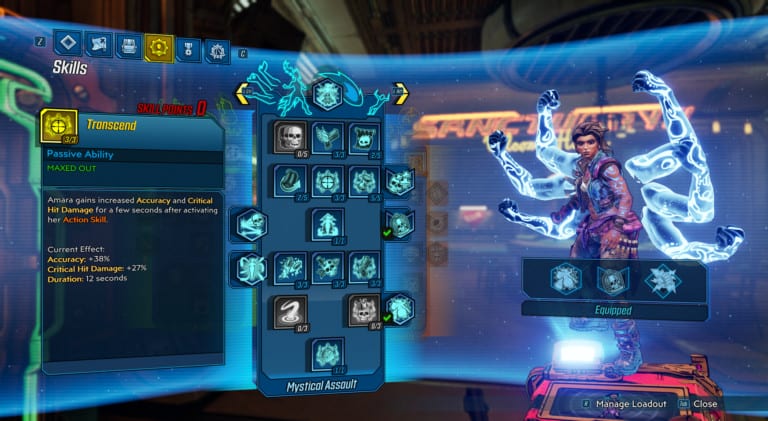Close the skills menu
The height and width of the screenshot is (421, 768).
pos(705,404)
